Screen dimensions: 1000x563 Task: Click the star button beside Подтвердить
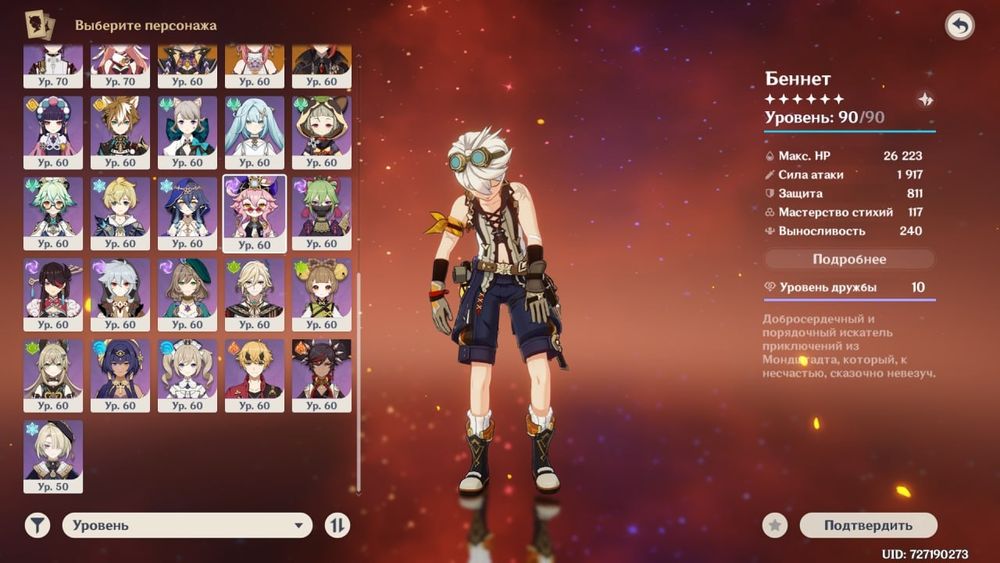tap(773, 525)
